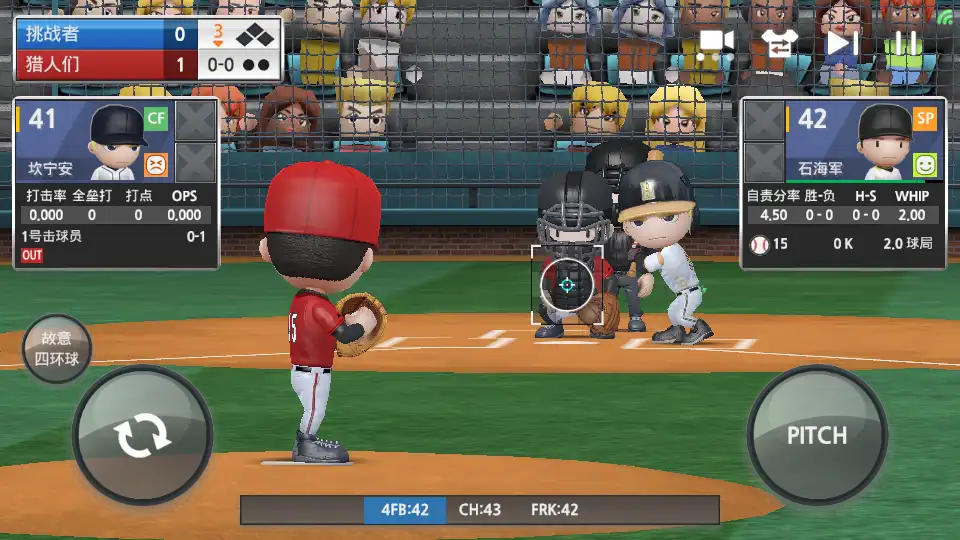Switch to the CH:43 pitch
This screenshot has width=960, height=540.
pyautogui.click(x=480, y=510)
